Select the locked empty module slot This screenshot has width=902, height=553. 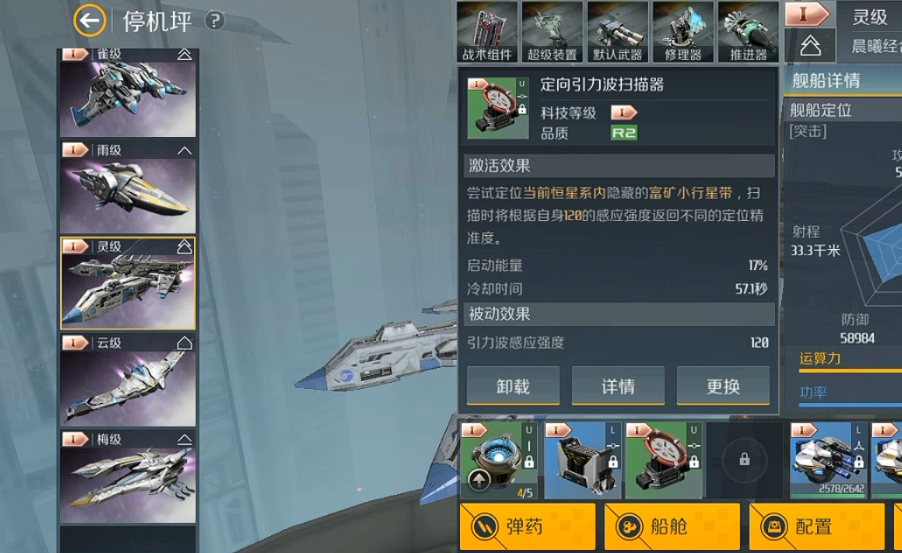[744, 460]
